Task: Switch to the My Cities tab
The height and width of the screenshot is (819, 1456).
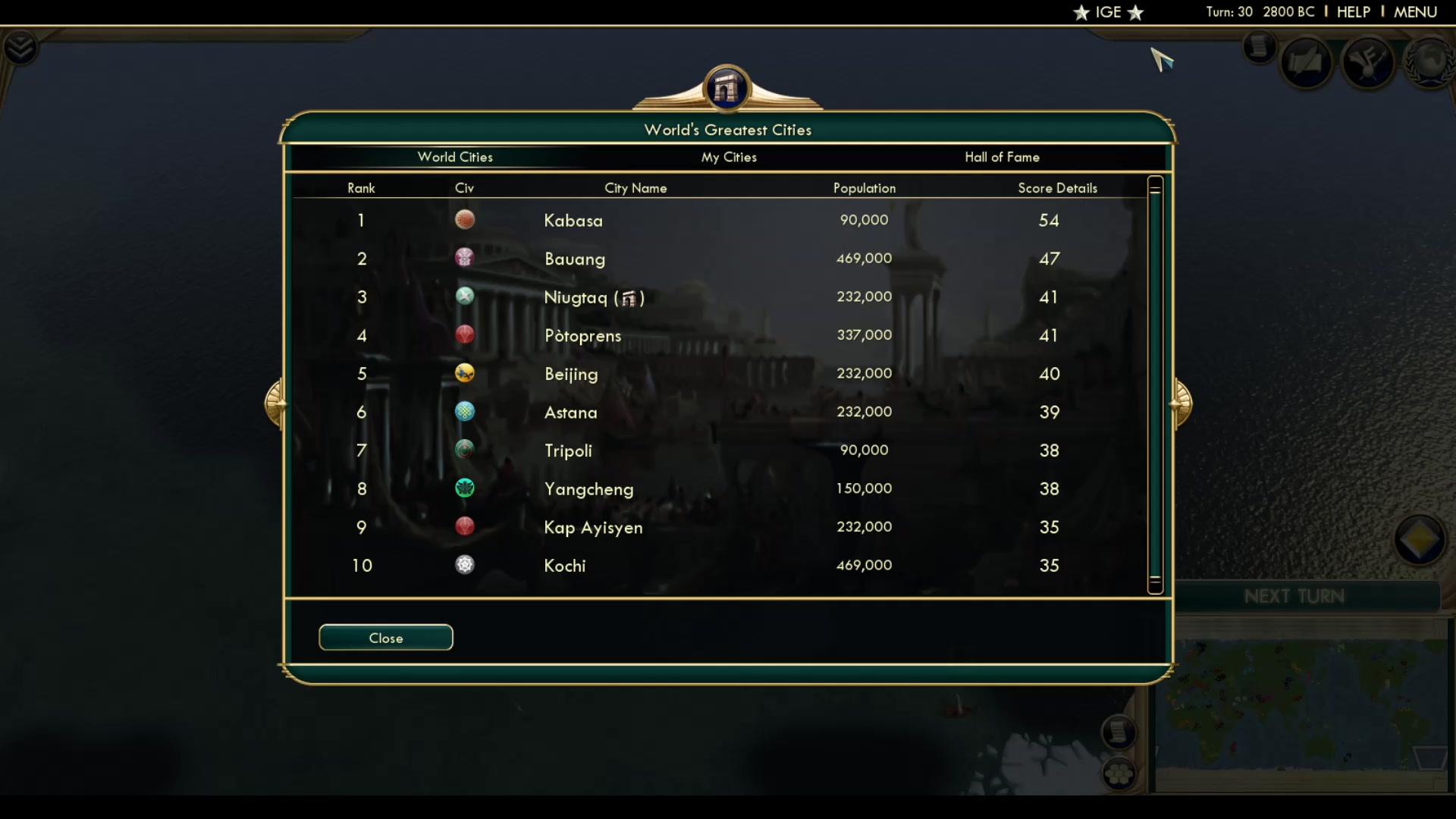Action: click(728, 157)
